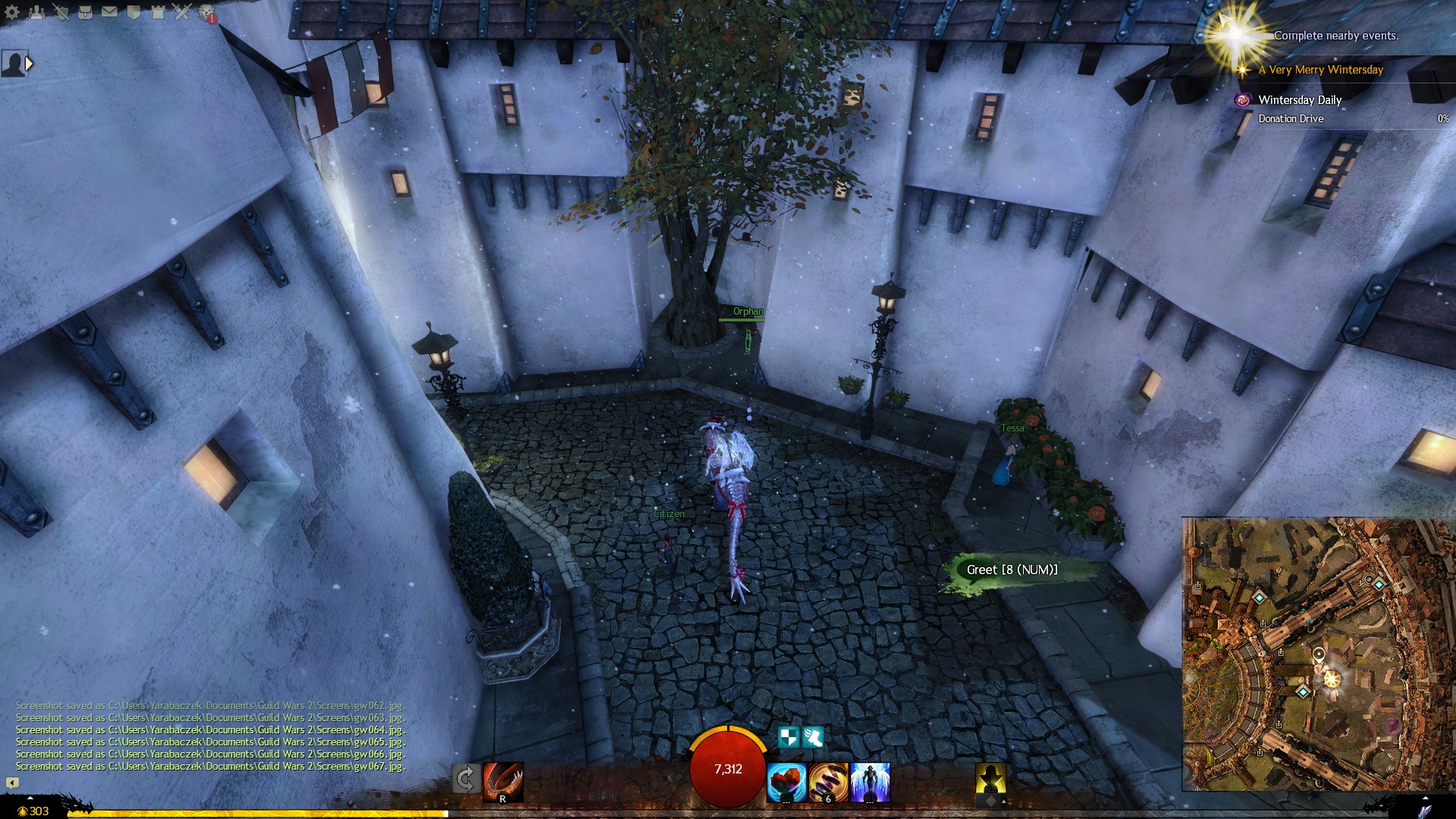Expand the party portrait arrow
The width and height of the screenshot is (1456, 819).
29,64
